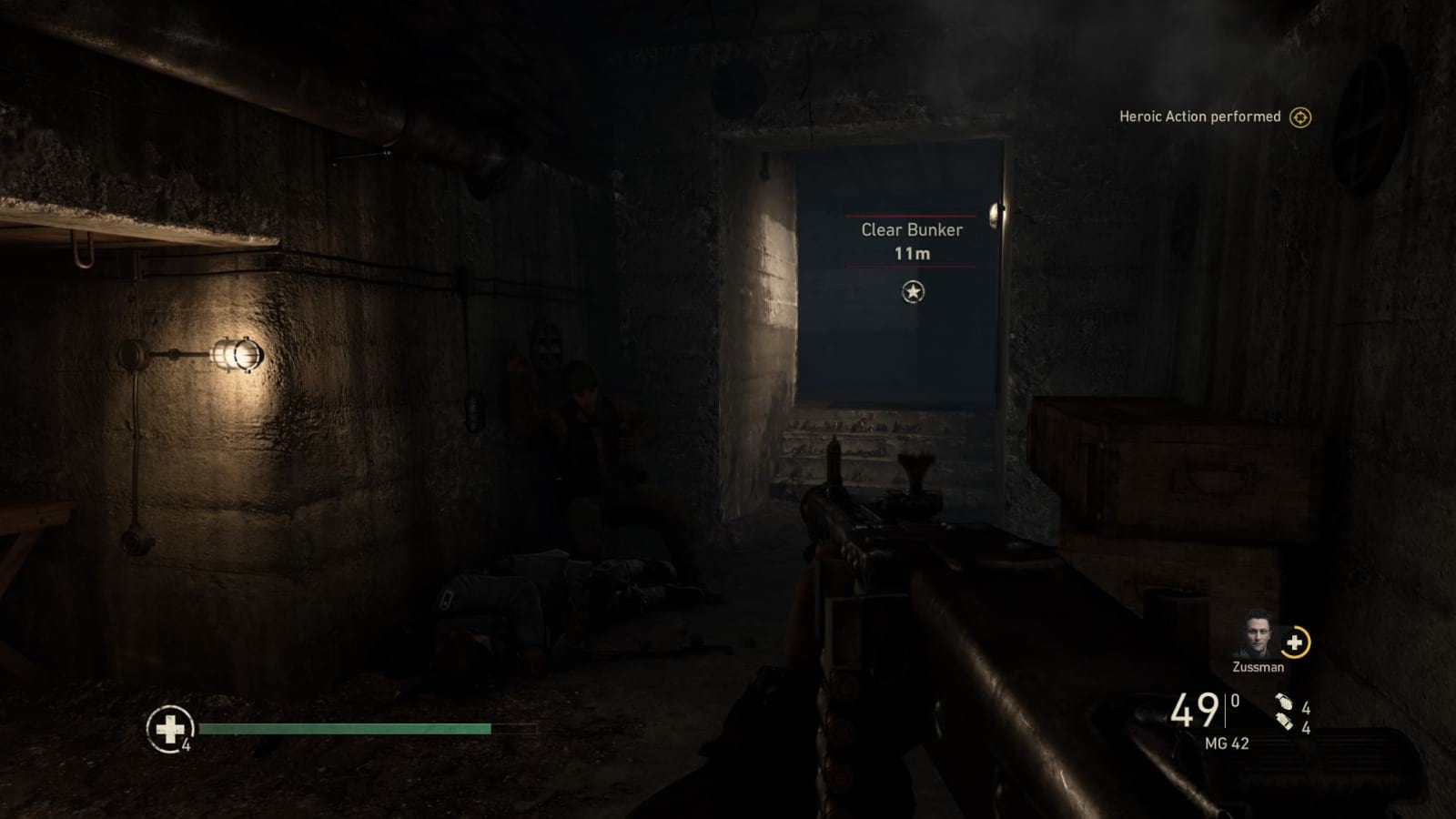Click the heal plus icon beside Zussman
Image resolution: width=1456 pixels, height=819 pixels.
pos(1294,643)
